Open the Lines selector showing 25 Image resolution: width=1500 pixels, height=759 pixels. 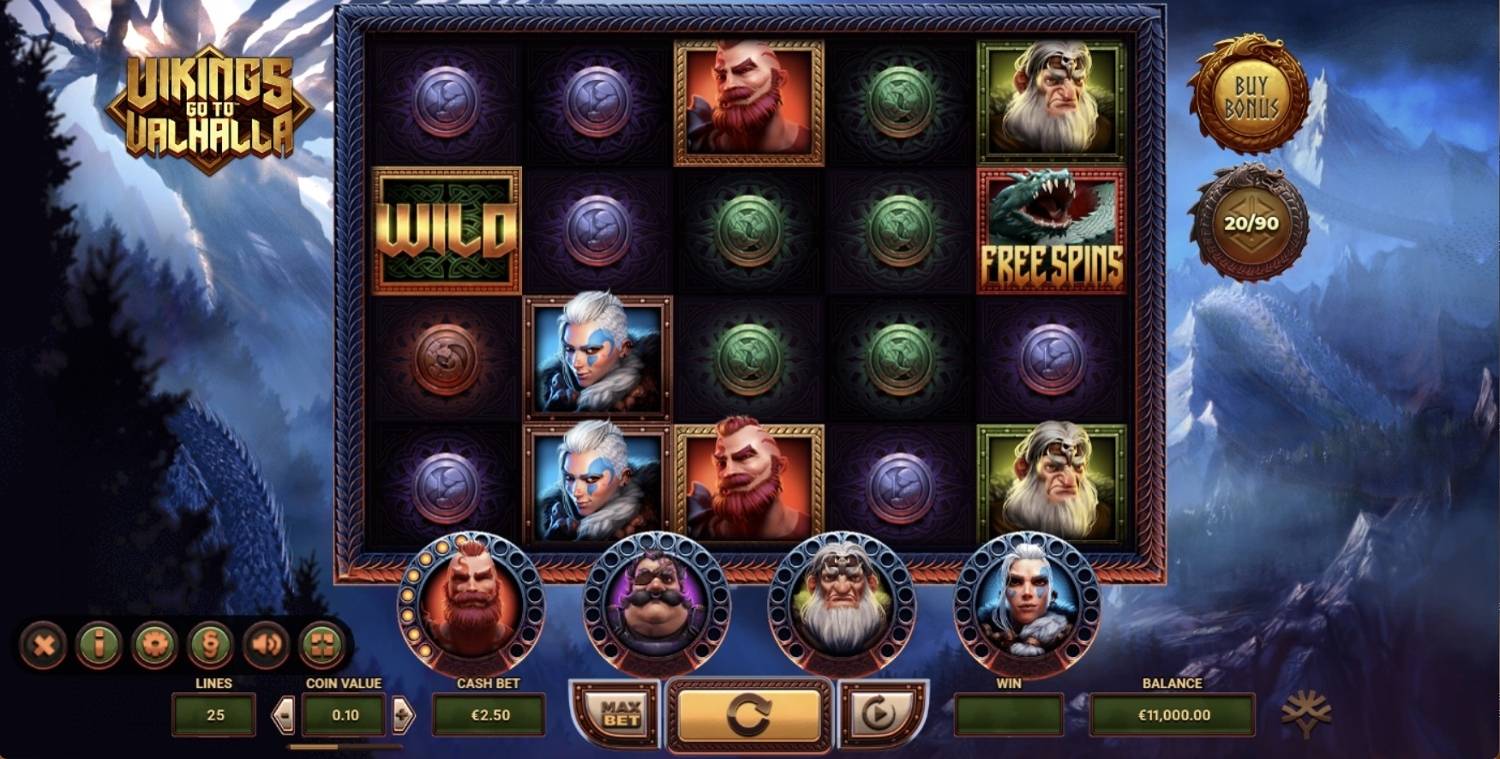[213, 714]
